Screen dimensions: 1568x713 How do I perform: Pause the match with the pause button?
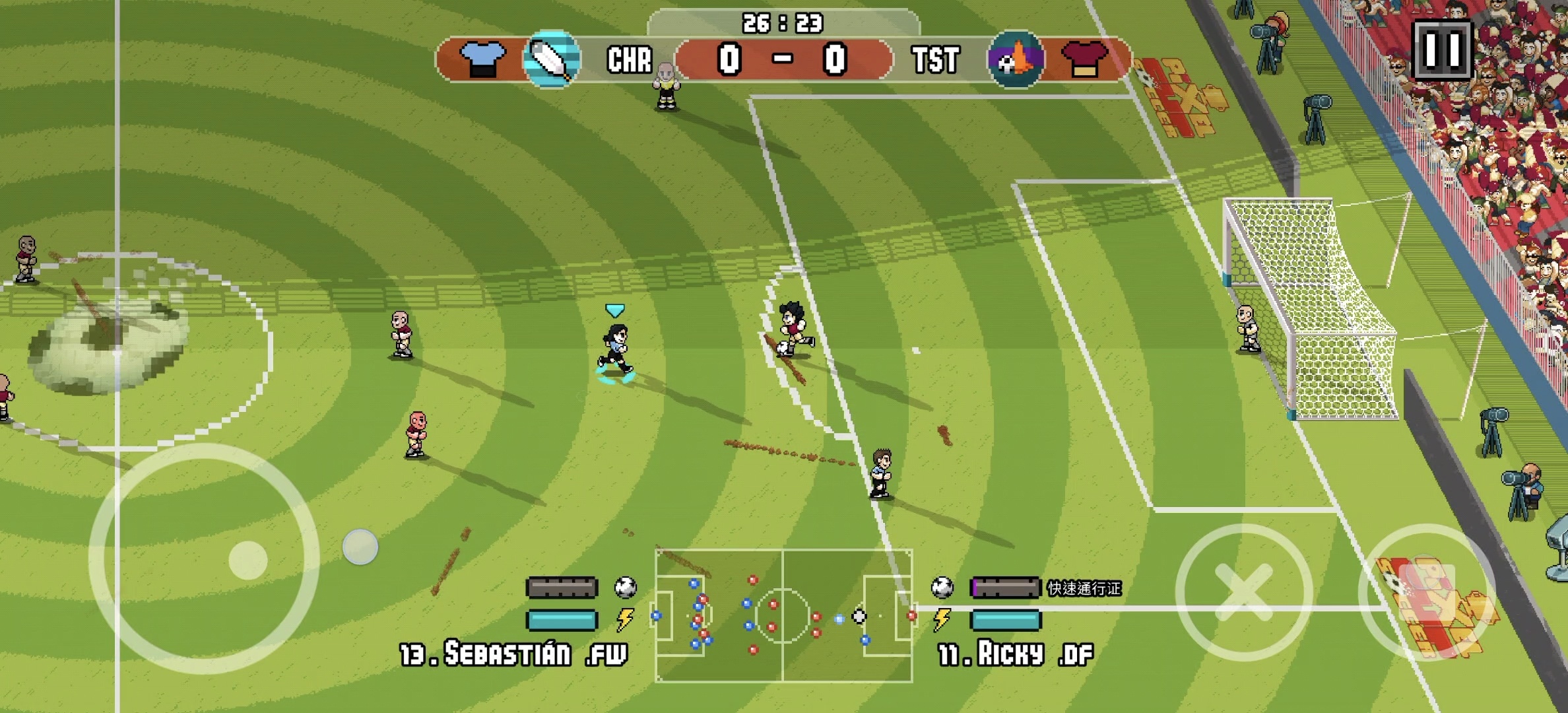click(x=1442, y=50)
